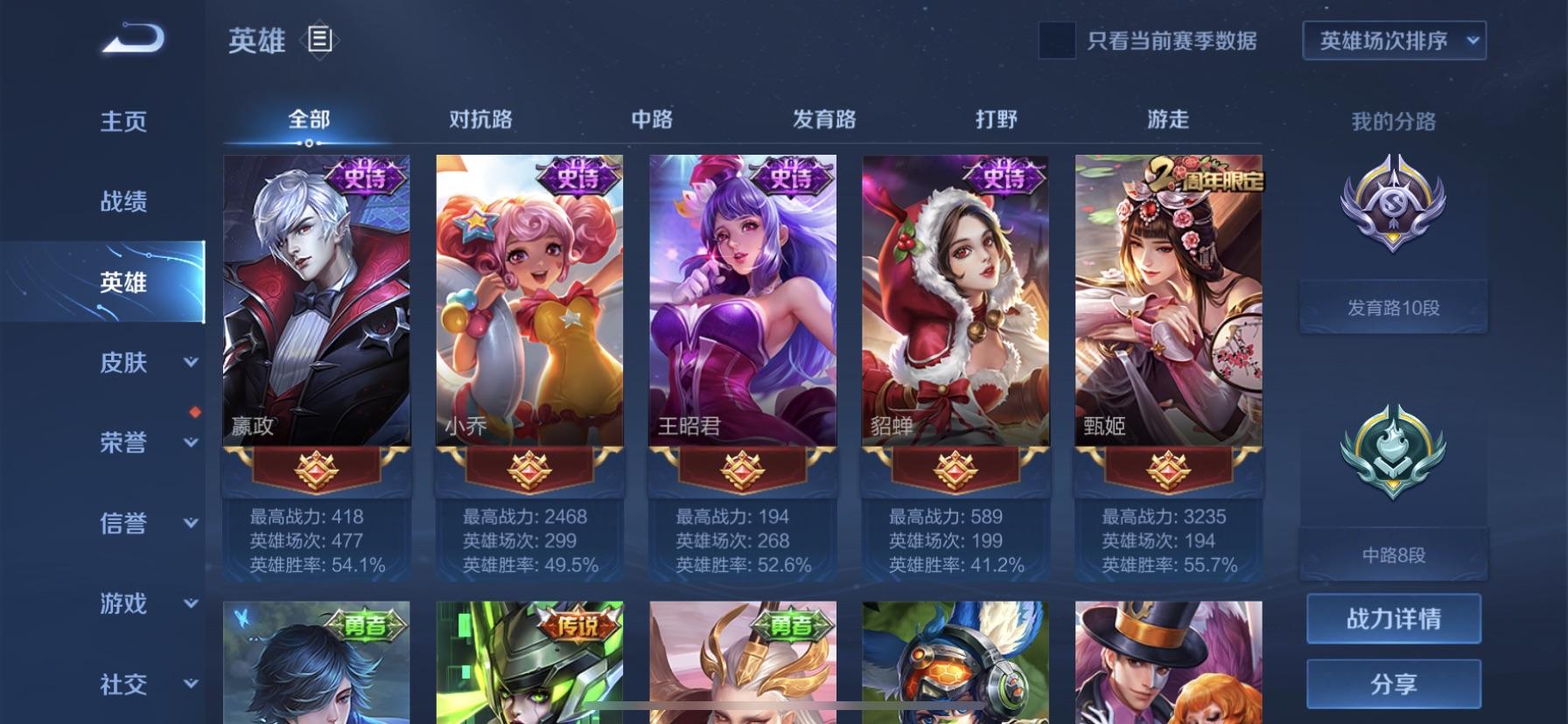Open the 英雄场次排序 sort dropdown
The height and width of the screenshot is (724, 1568).
1394,41
